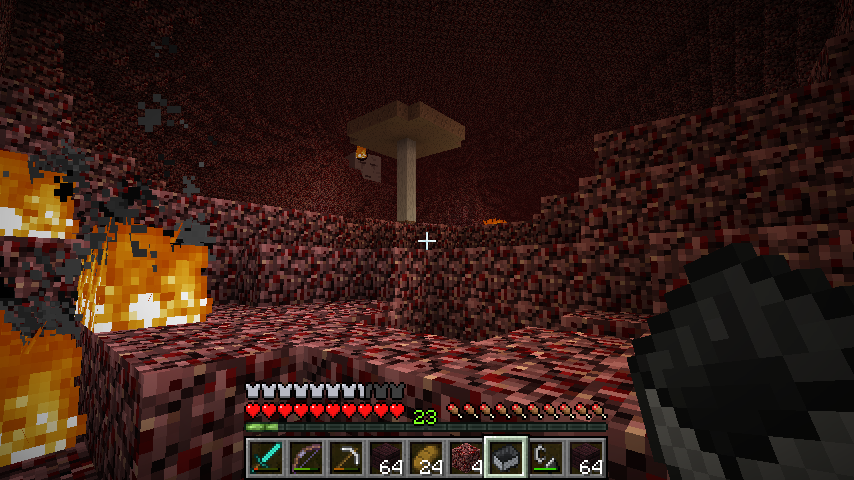
Task: Switch to the pickaxe slot
Action: coord(346,458)
